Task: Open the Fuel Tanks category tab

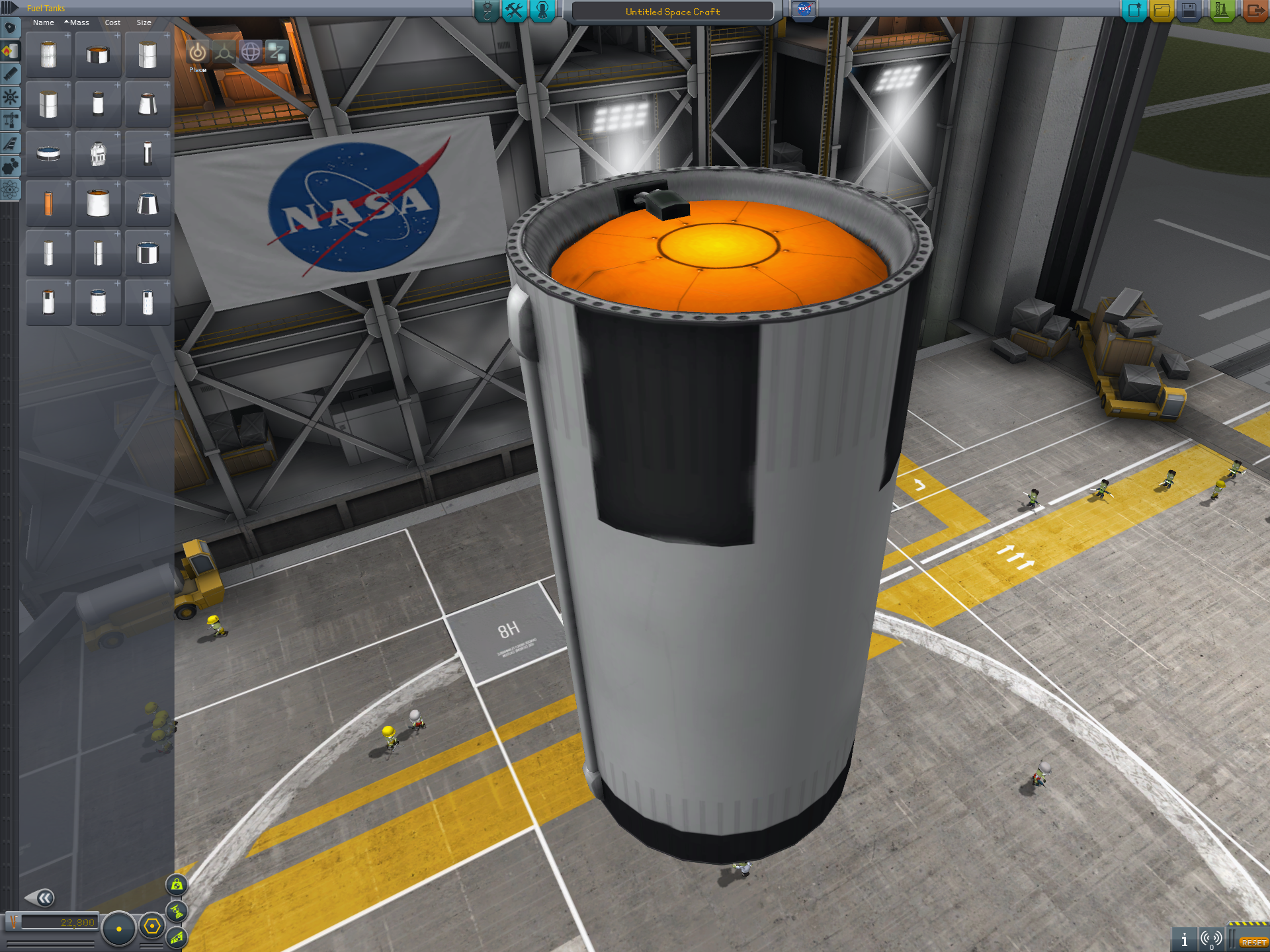Action: pos(10,51)
